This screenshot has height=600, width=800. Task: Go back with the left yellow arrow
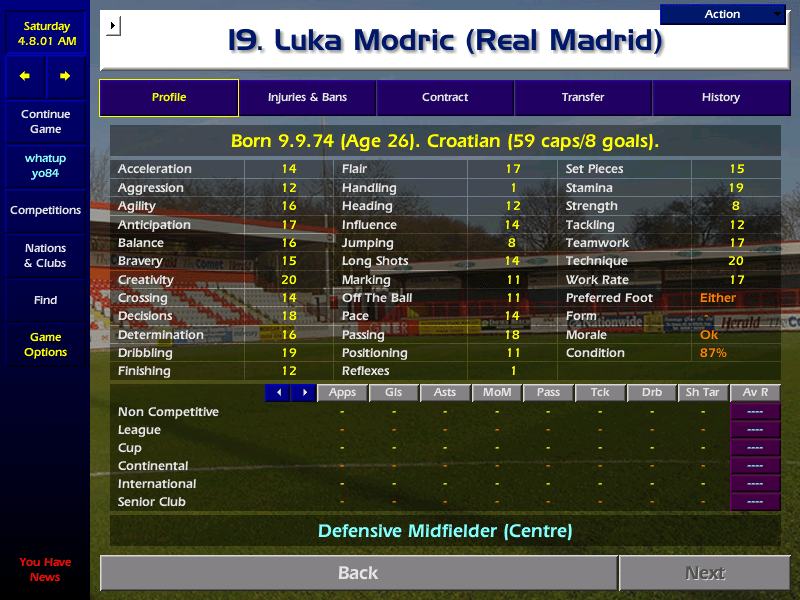pyautogui.click(x=25, y=76)
